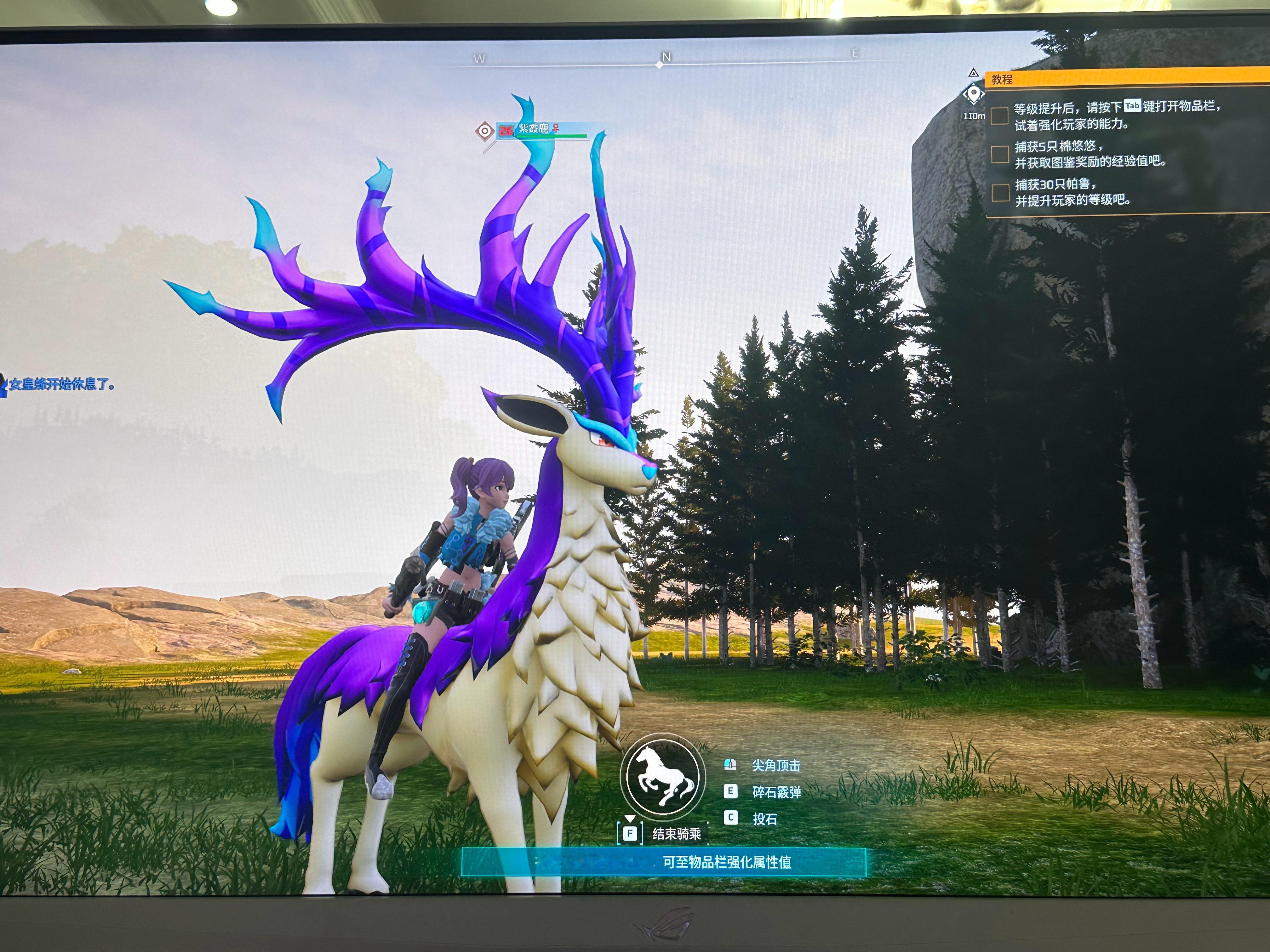Viewport: 1270px width, 952px height.
Task: Open the 女皇蜂开始休息了 log message
Action: coord(61,384)
